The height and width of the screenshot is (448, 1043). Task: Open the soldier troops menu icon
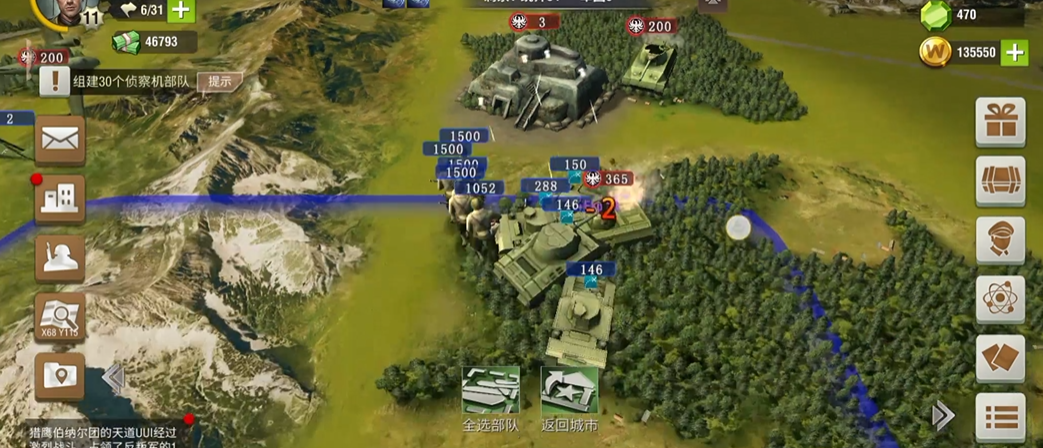(60, 258)
